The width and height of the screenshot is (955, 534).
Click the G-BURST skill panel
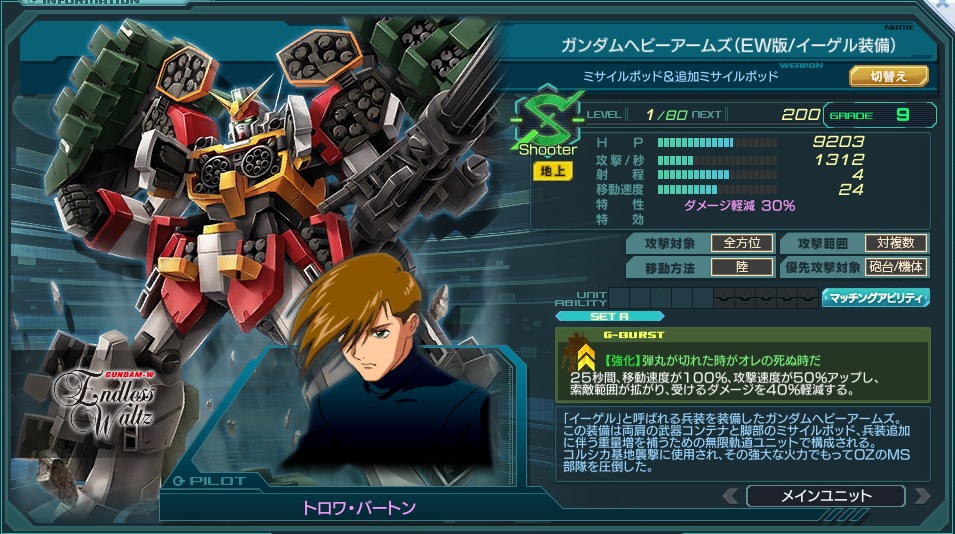[x=742, y=364]
